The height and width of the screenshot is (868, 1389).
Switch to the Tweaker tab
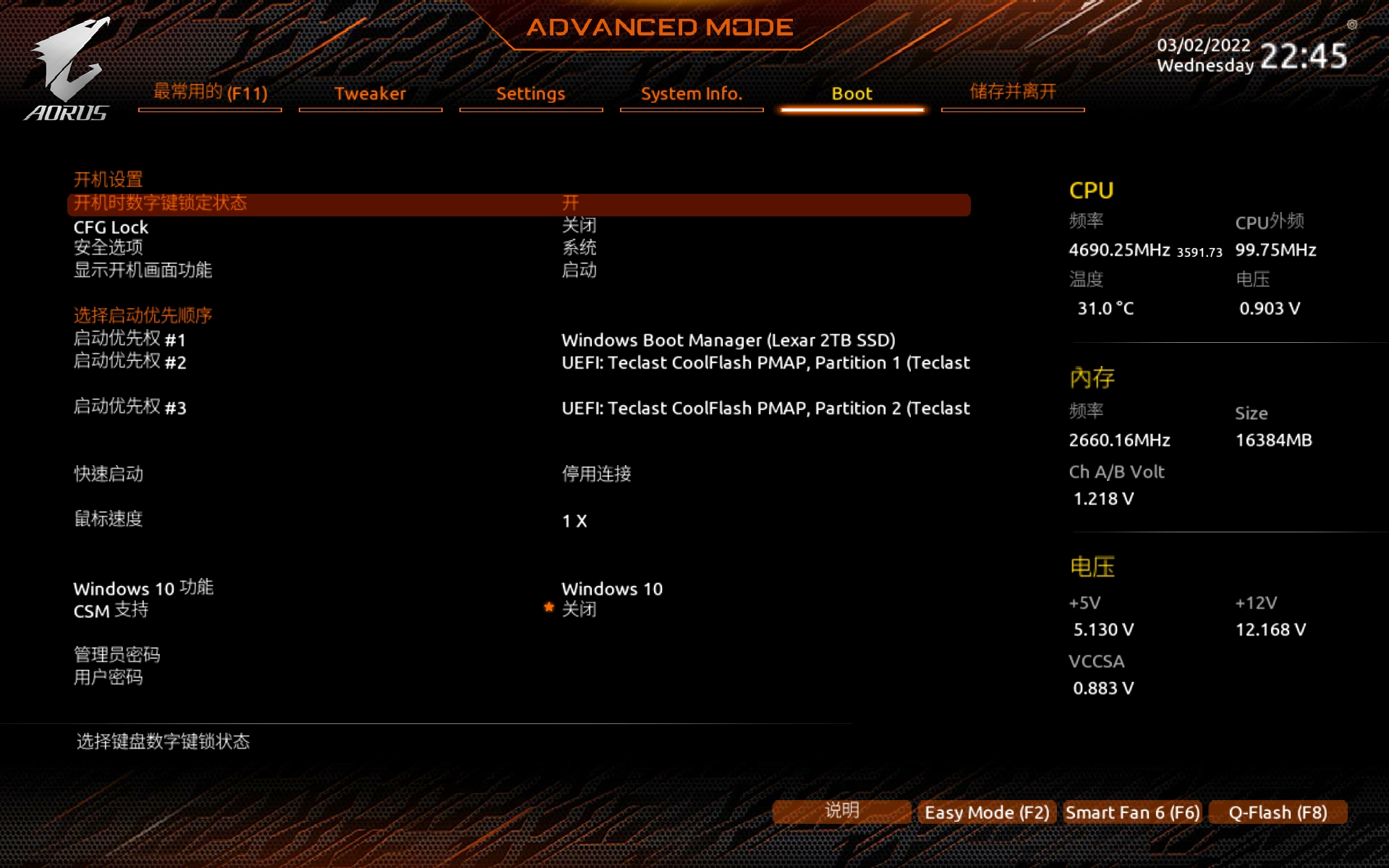point(370,93)
